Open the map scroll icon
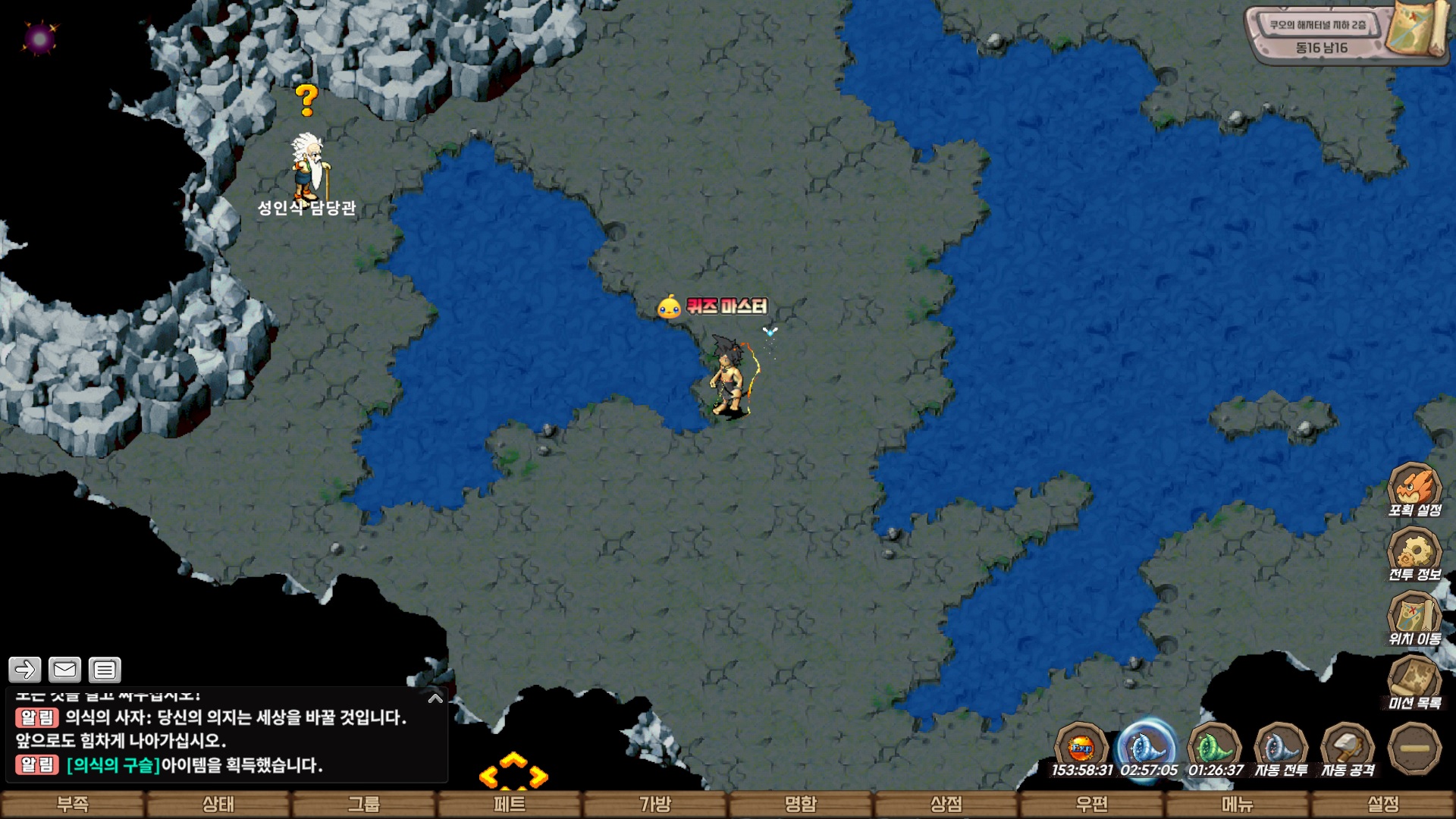The width and height of the screenshot is (1456, 819). [x=1414, y=29]
